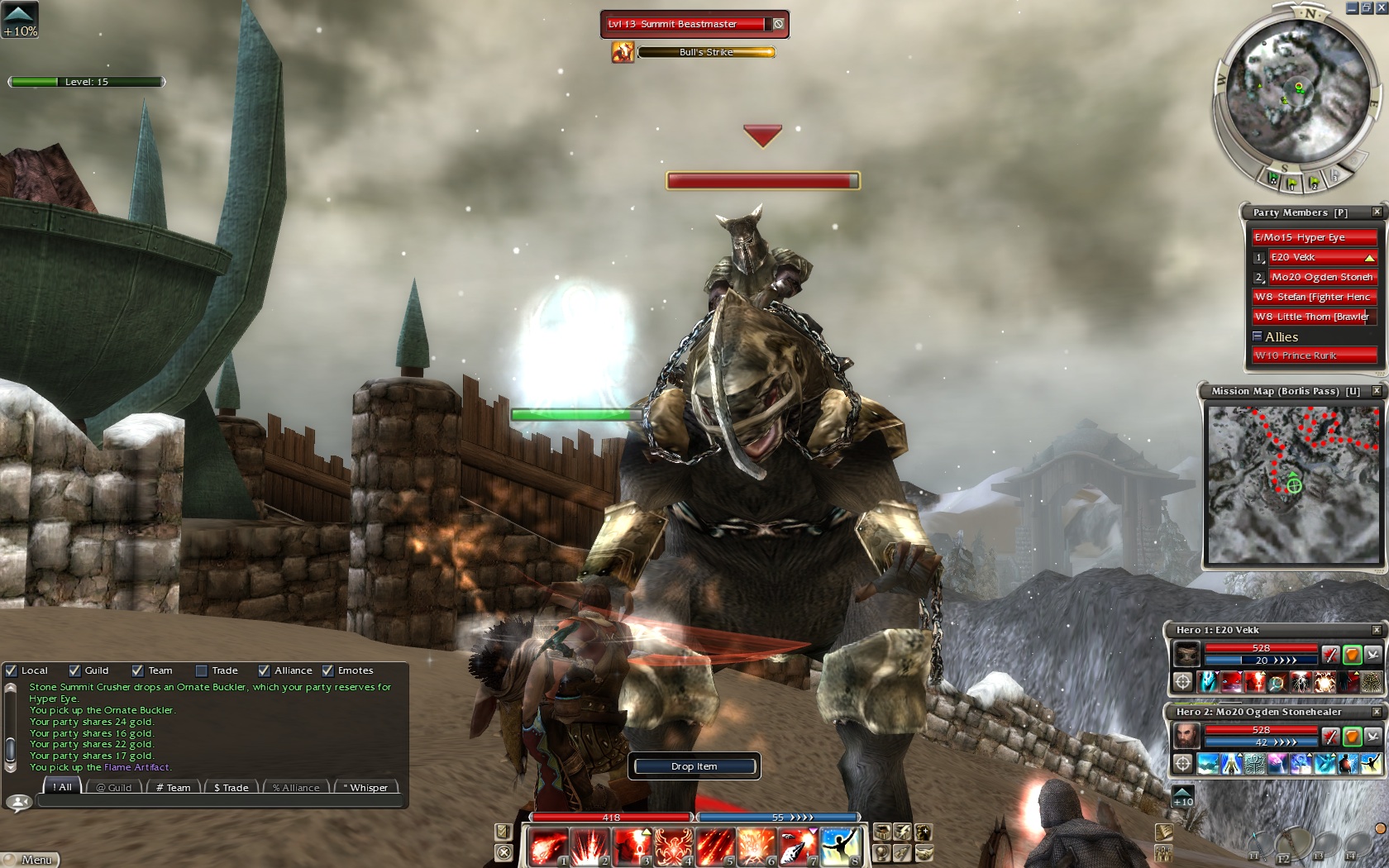The width and height of the screenshot is (1389, 868).
Task: Target ally Prince Rurik in list
Action: click(x=1313, y=355)
